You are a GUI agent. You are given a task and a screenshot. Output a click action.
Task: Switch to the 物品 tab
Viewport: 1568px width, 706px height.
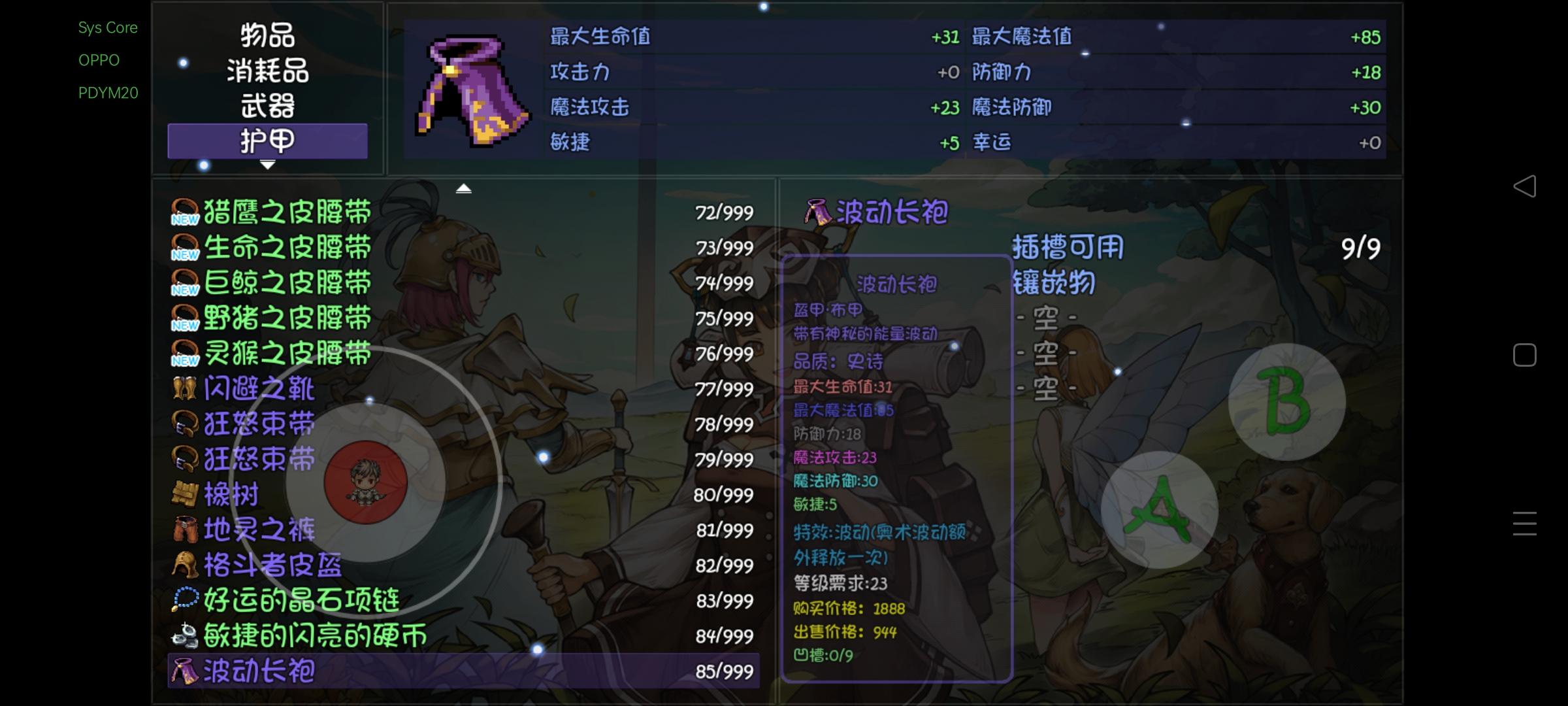[267, 37]
